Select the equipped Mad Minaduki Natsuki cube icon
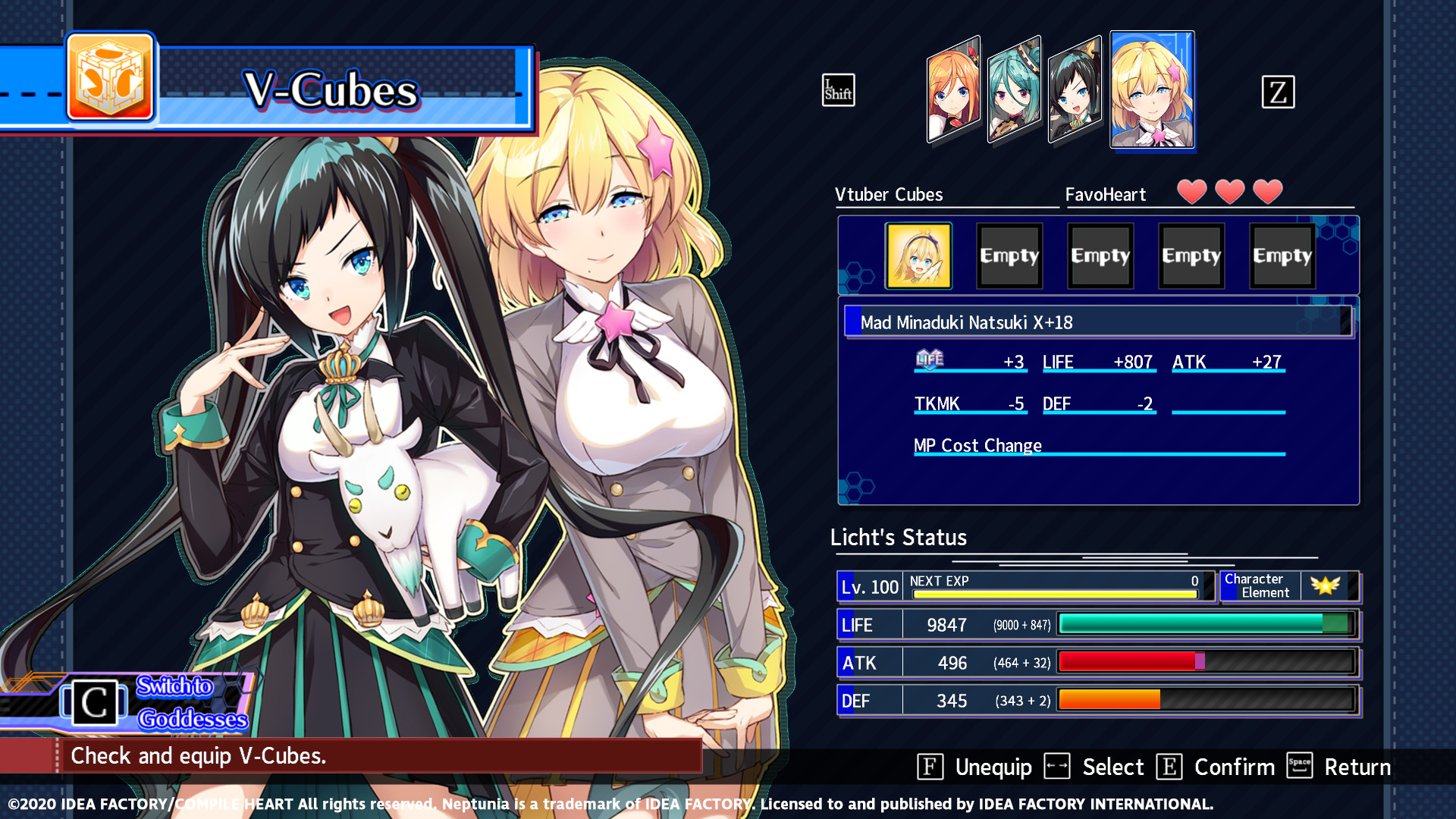 click(918, 256)
